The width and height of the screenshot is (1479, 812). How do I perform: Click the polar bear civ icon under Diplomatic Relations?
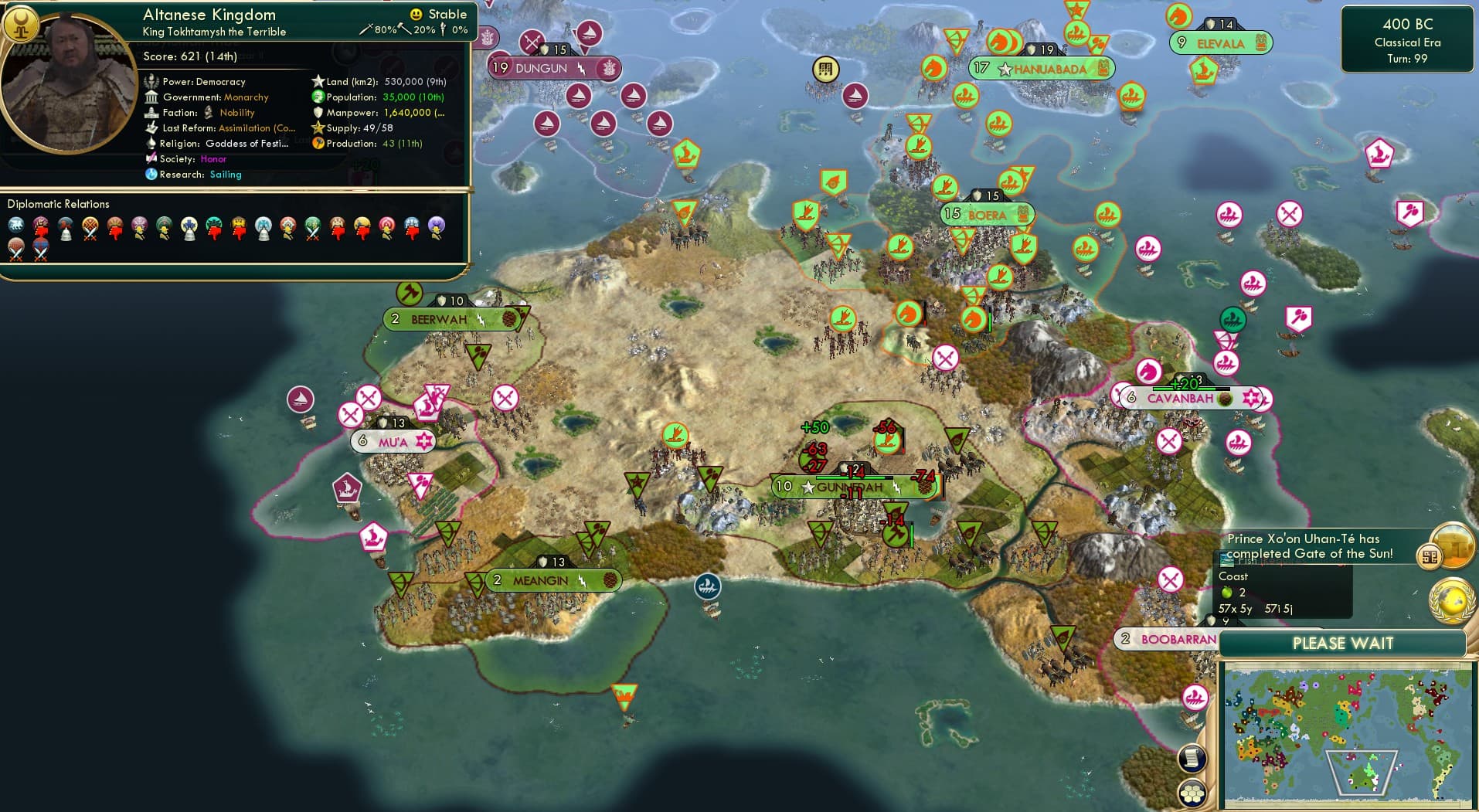click(15, 224)
